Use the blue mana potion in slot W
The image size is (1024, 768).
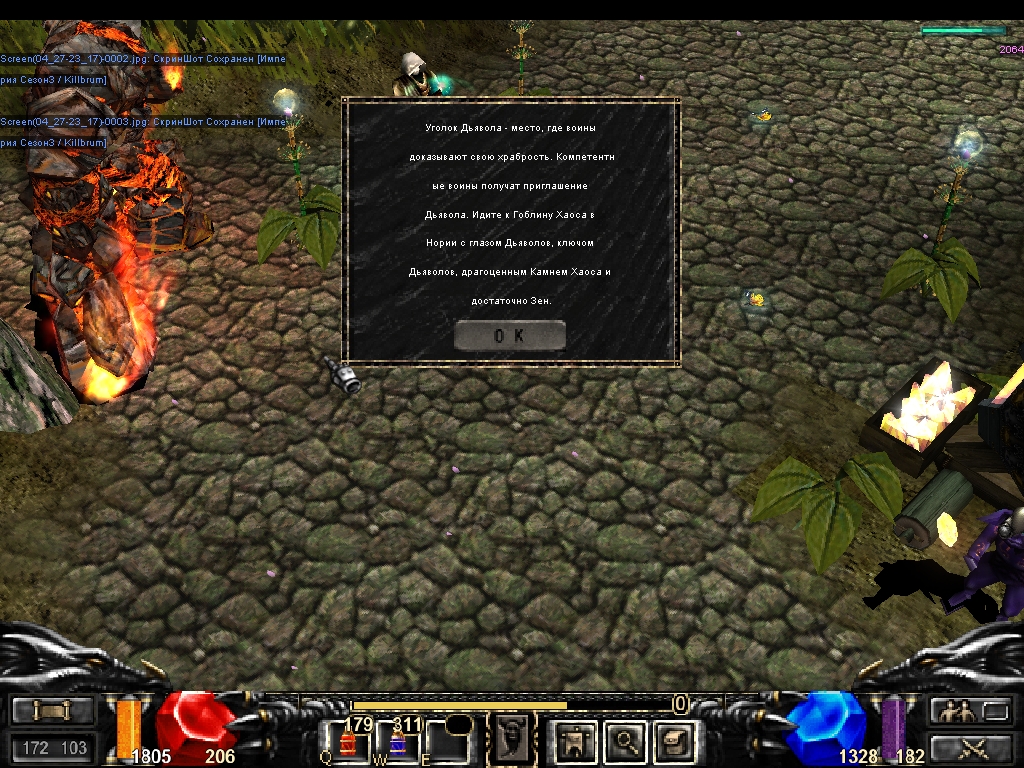398,743
